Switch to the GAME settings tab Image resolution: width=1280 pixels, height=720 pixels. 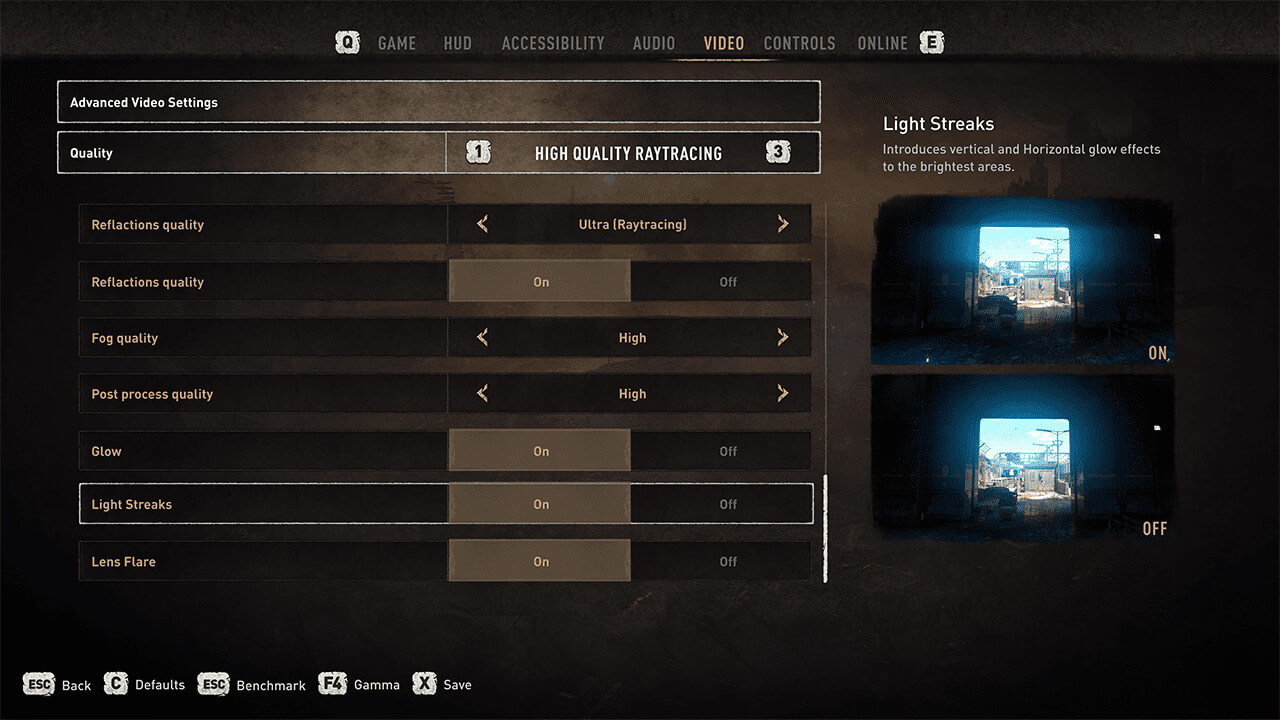pos(396,43)
